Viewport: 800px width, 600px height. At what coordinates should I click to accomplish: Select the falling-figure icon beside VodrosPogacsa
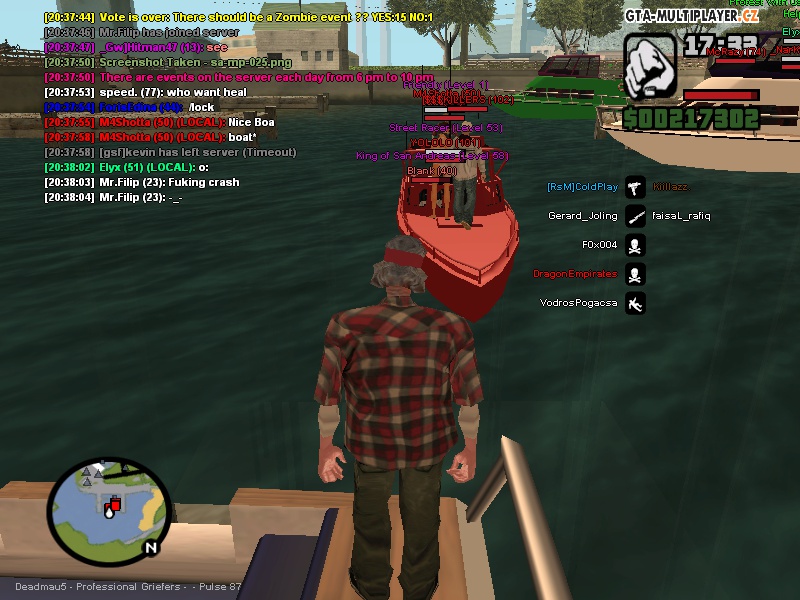click(x=635, y=303)
